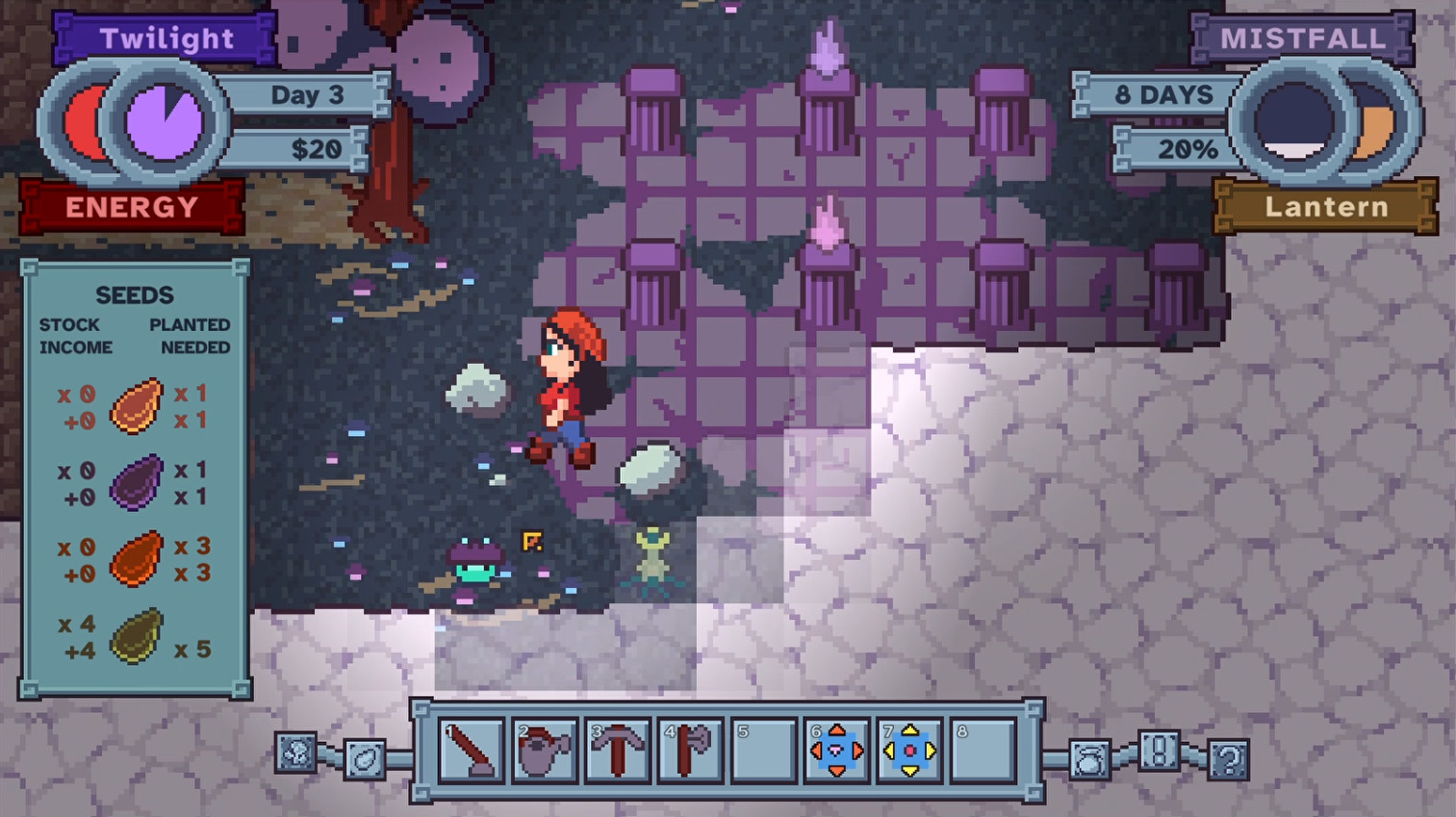Click the Lantern banner below the moon gauge
Image resolution: width=1456 pixels, height=817 pixels.
click(1327, 206)
